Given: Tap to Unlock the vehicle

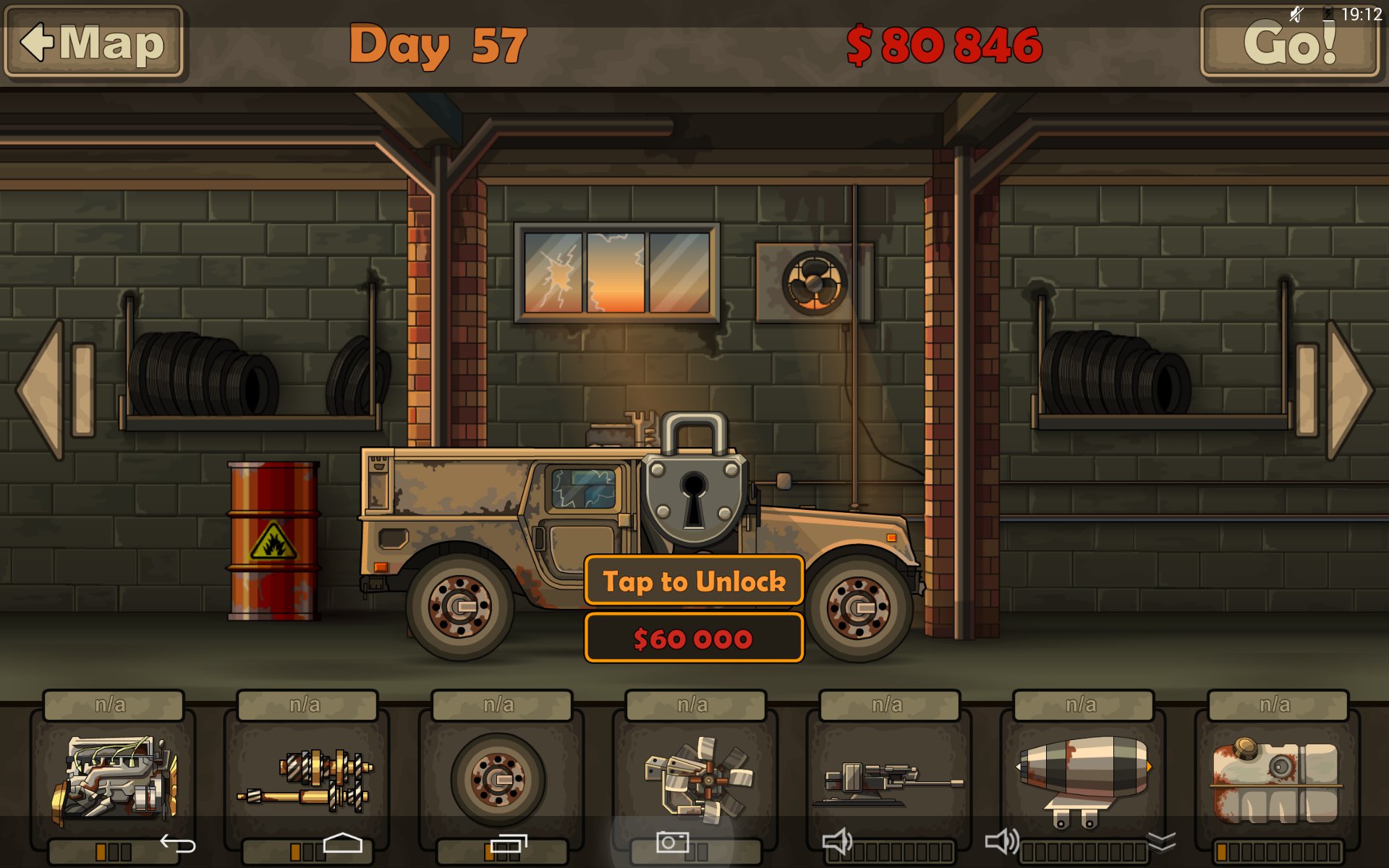Looking at the screenshot, I should click(694, 581).
